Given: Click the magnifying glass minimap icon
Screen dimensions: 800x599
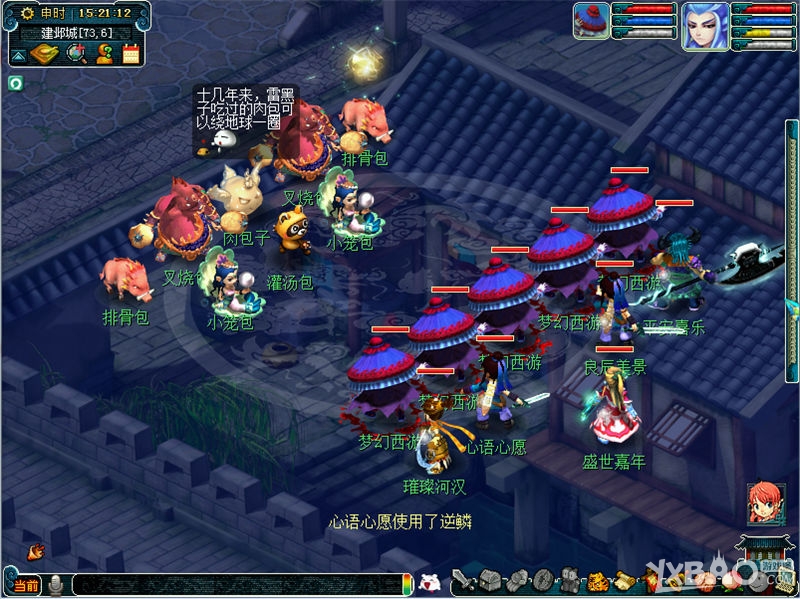Looking at the screenshot, I should 75,53.
